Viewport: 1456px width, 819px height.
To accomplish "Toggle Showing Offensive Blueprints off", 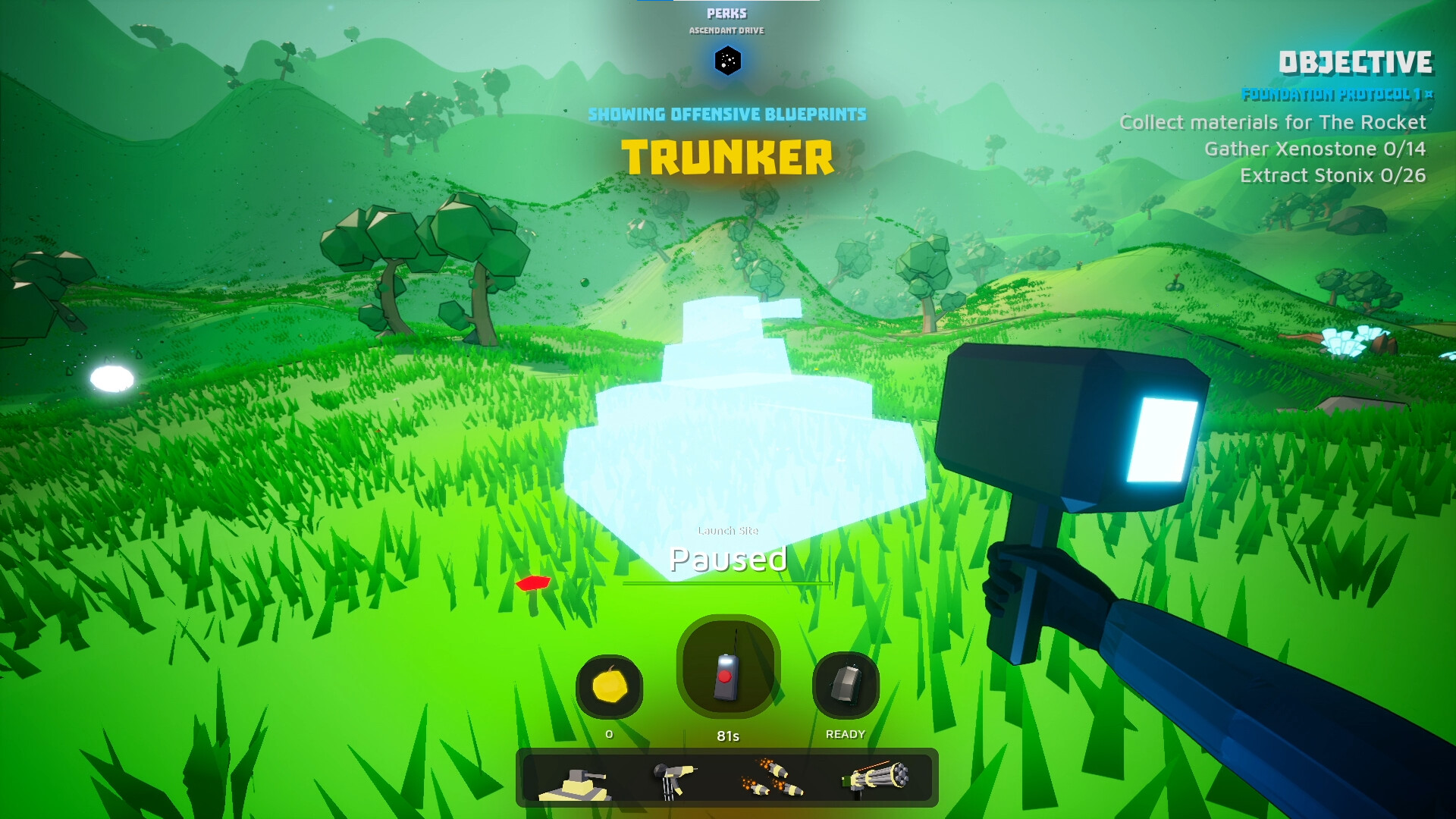I will (727, 114).
